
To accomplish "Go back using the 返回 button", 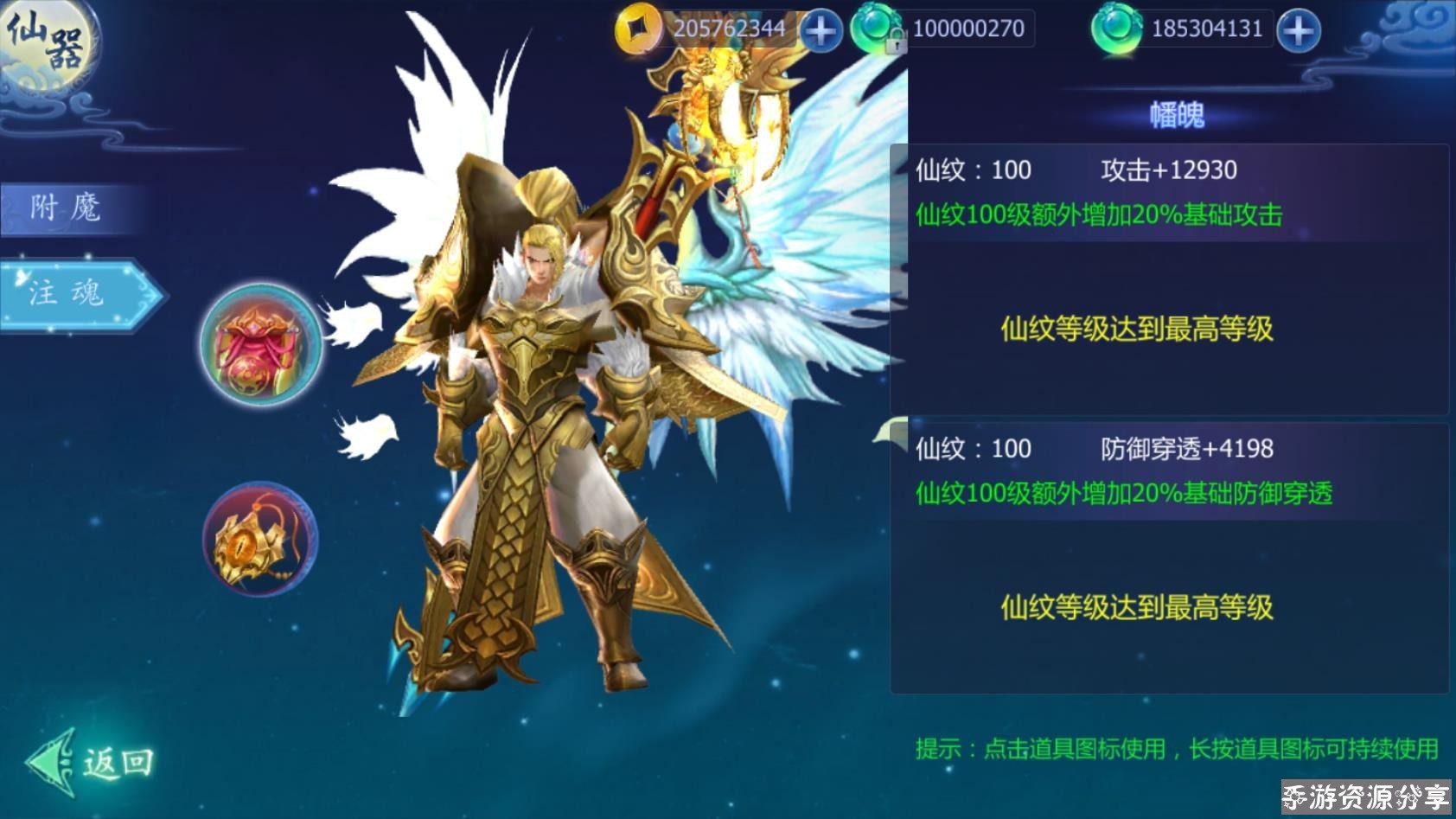I will (93, 763).
